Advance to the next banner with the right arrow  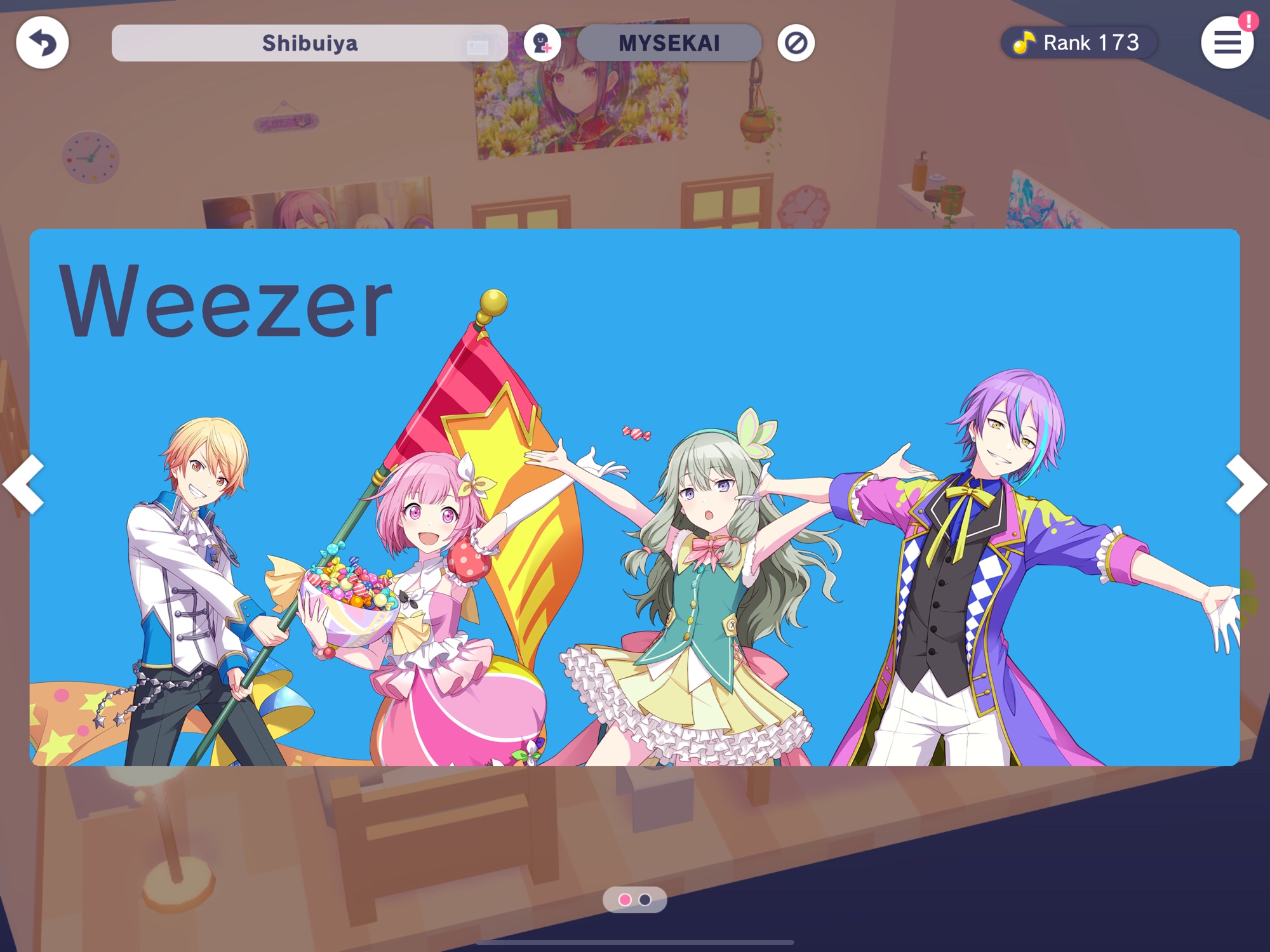tap(1246, 484)
